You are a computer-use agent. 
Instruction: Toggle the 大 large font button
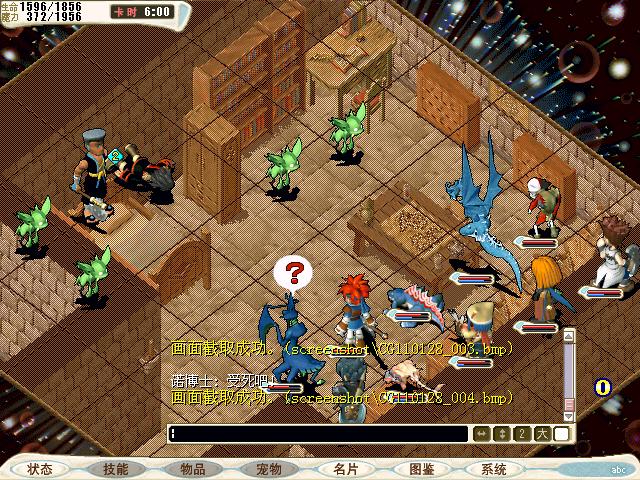point(541,434)
